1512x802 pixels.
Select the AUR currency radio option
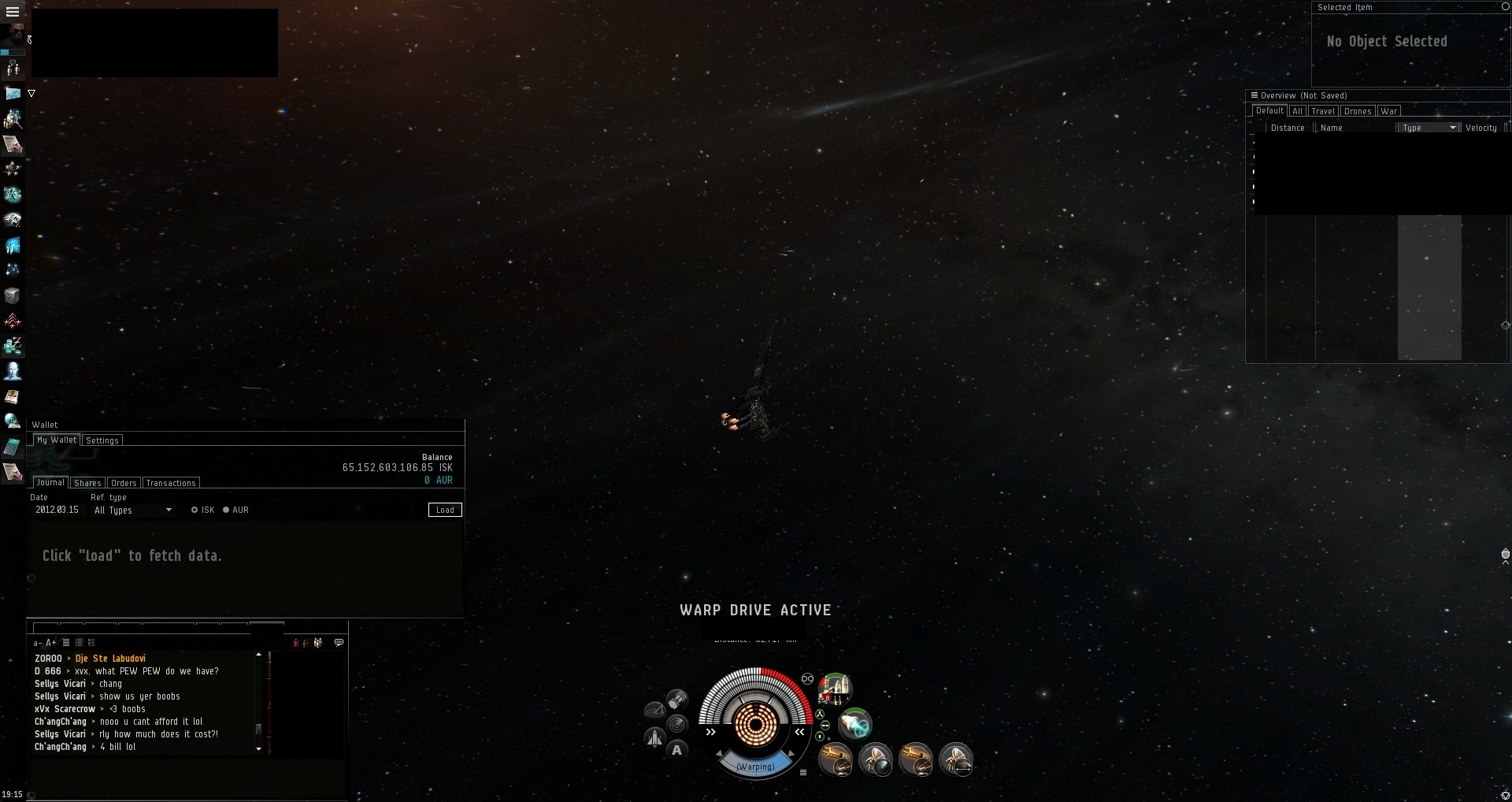tap(226, 510)
